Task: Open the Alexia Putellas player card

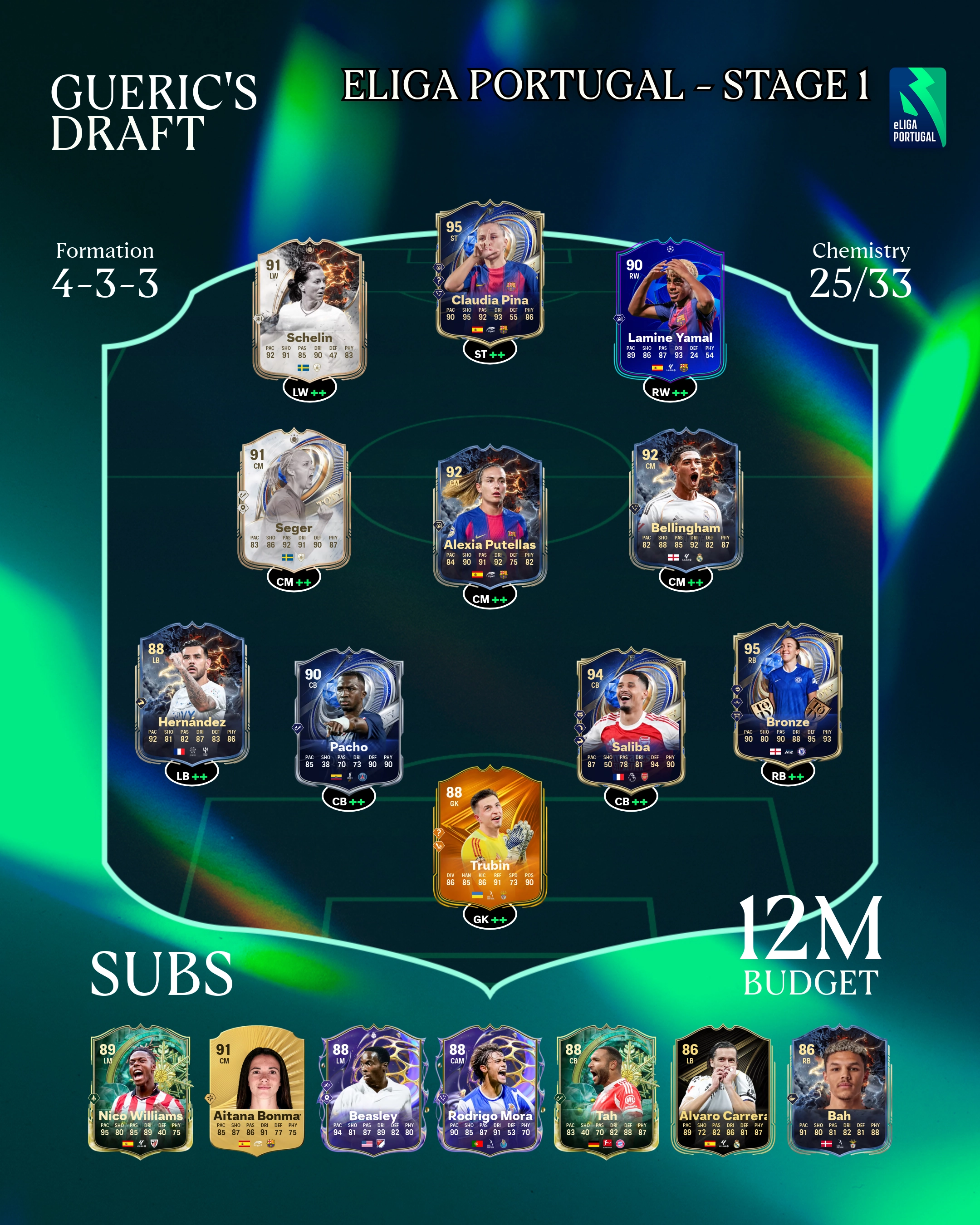Action: pyautogui.click(x=490, y=518)
